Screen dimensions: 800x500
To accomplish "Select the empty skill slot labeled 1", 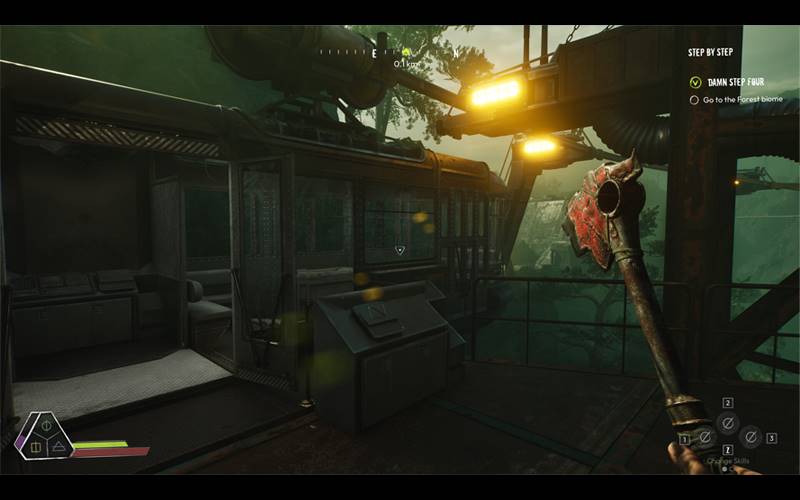I will click(x=705, y=438).
